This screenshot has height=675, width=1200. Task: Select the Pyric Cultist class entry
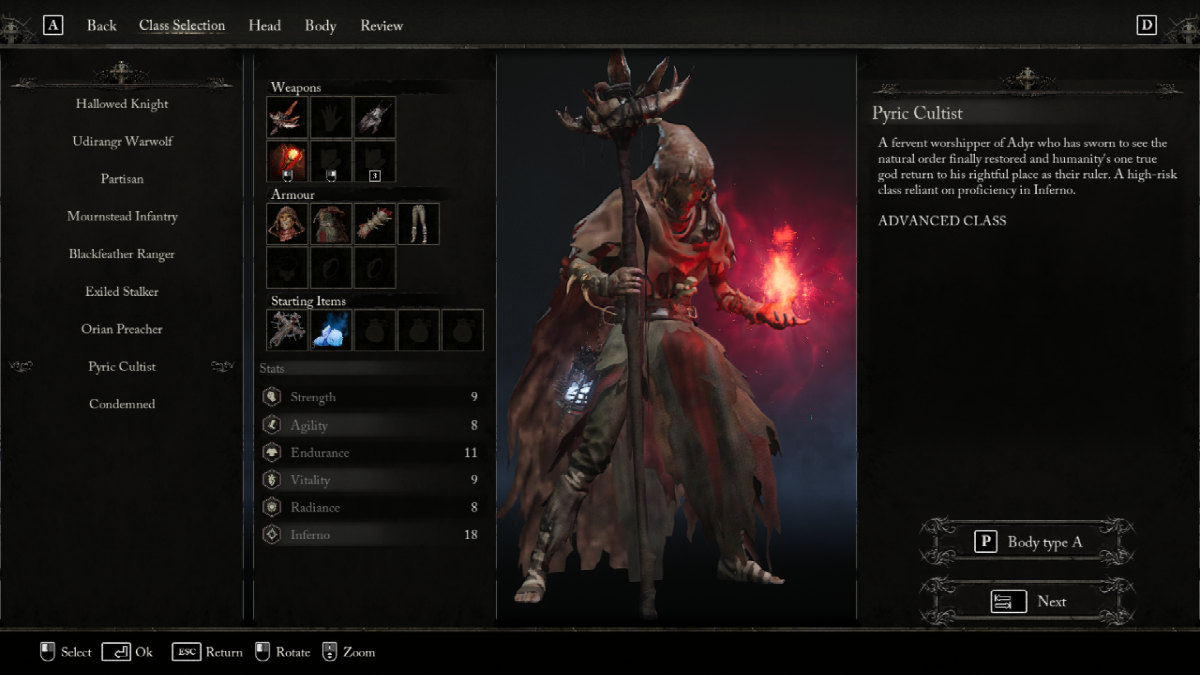click(122, 367)
